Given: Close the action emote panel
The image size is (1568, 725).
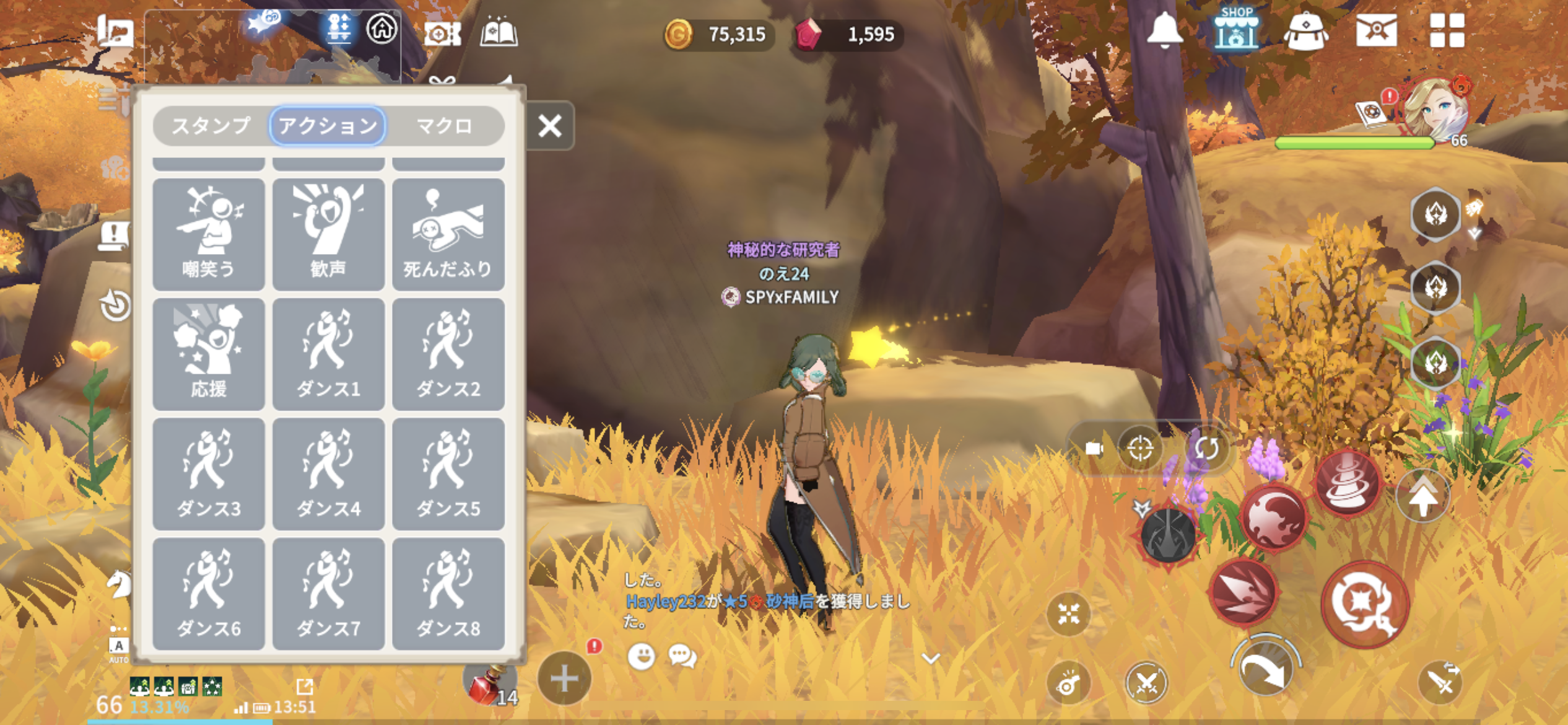Looking at the screenshot, I should [549, 126].
